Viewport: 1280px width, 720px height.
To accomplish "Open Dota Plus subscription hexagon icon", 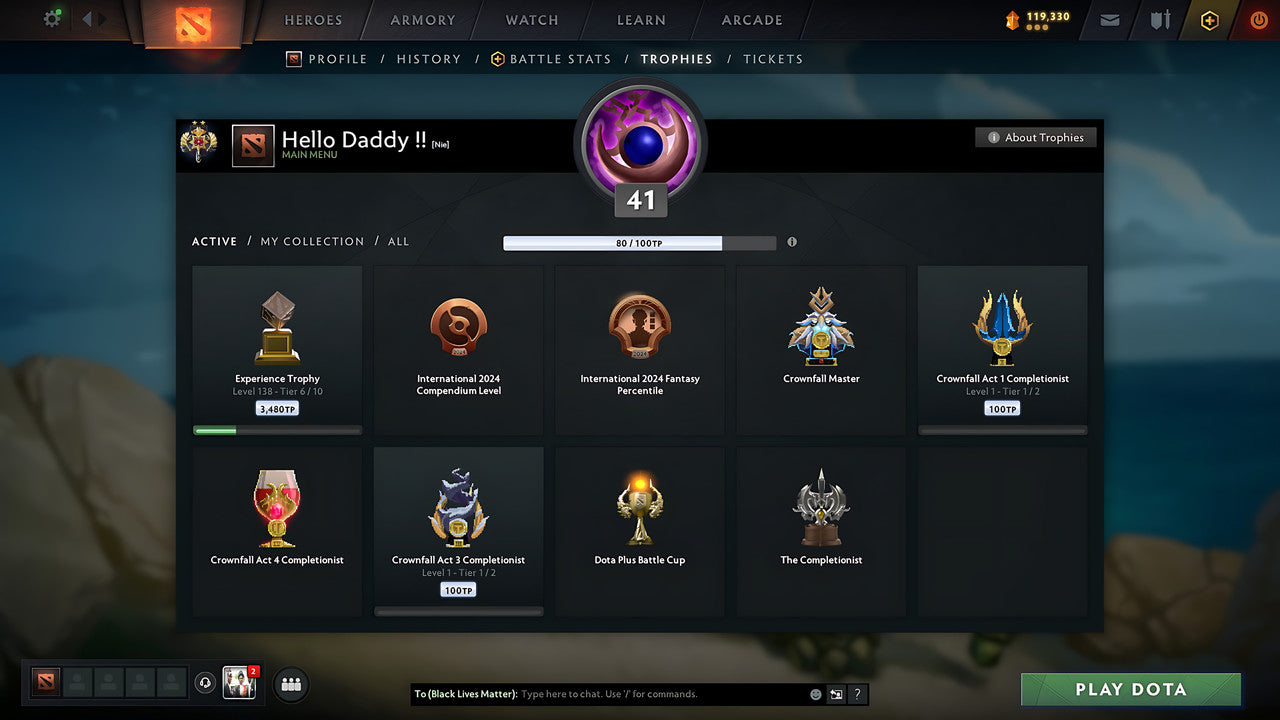I will coord(1209,20).
